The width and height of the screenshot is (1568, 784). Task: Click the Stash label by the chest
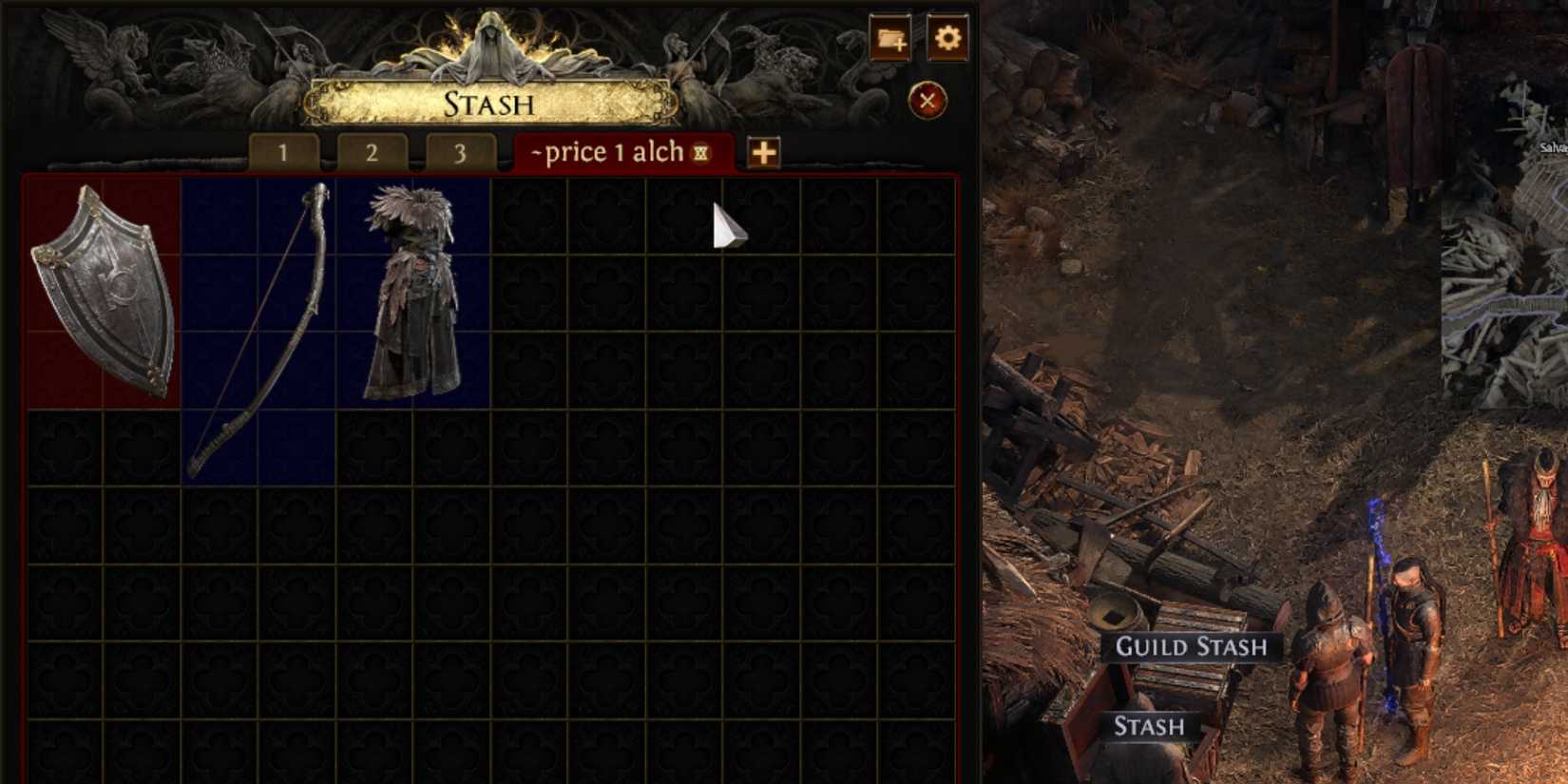pos(1148,727)
